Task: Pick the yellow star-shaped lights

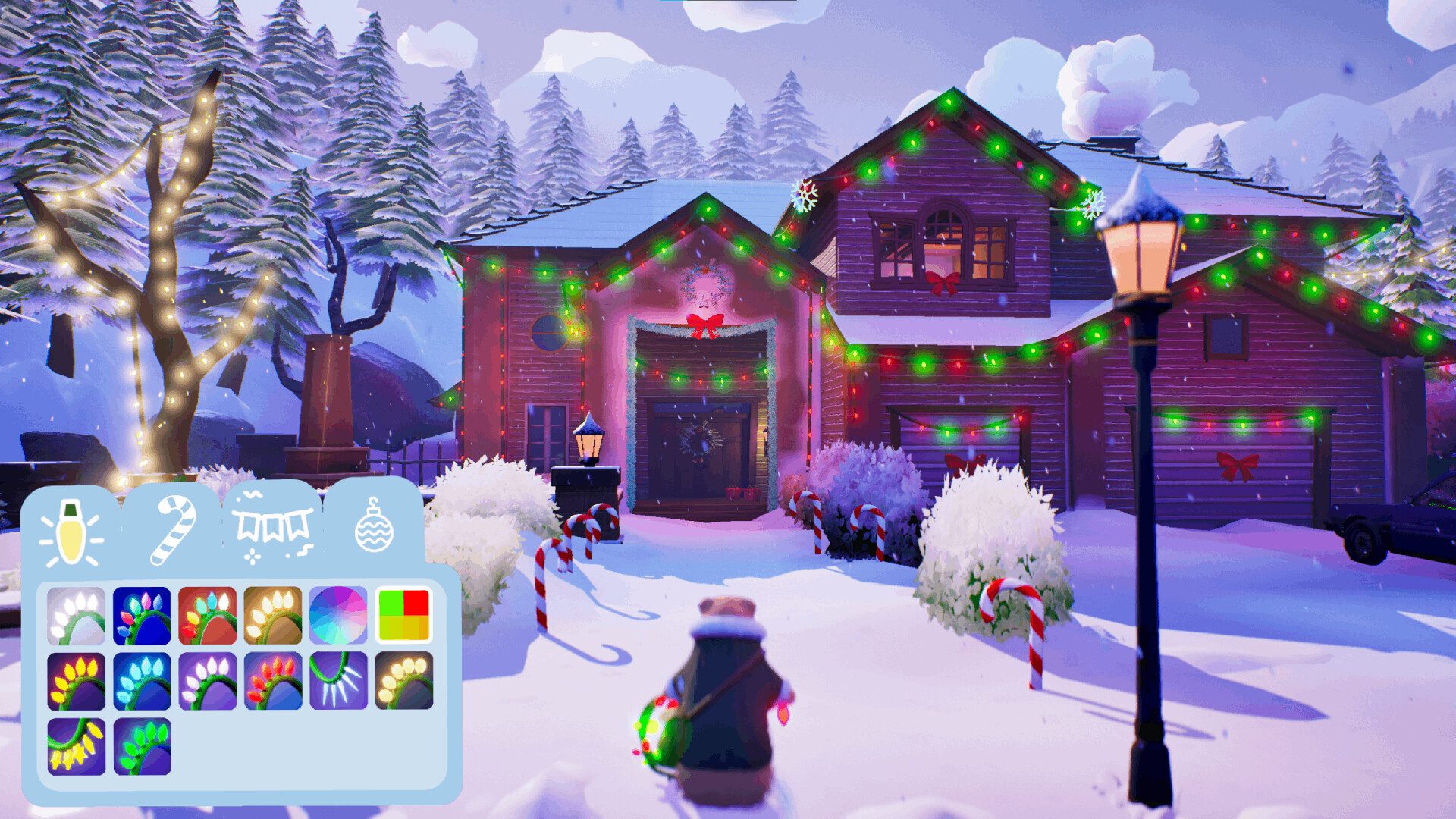Action: coord(76,746)
